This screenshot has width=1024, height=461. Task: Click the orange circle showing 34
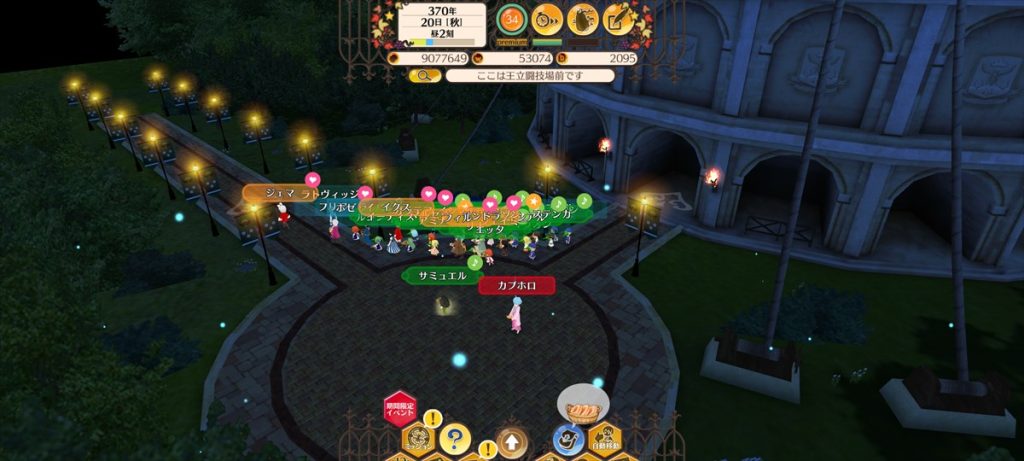point(512,18)
